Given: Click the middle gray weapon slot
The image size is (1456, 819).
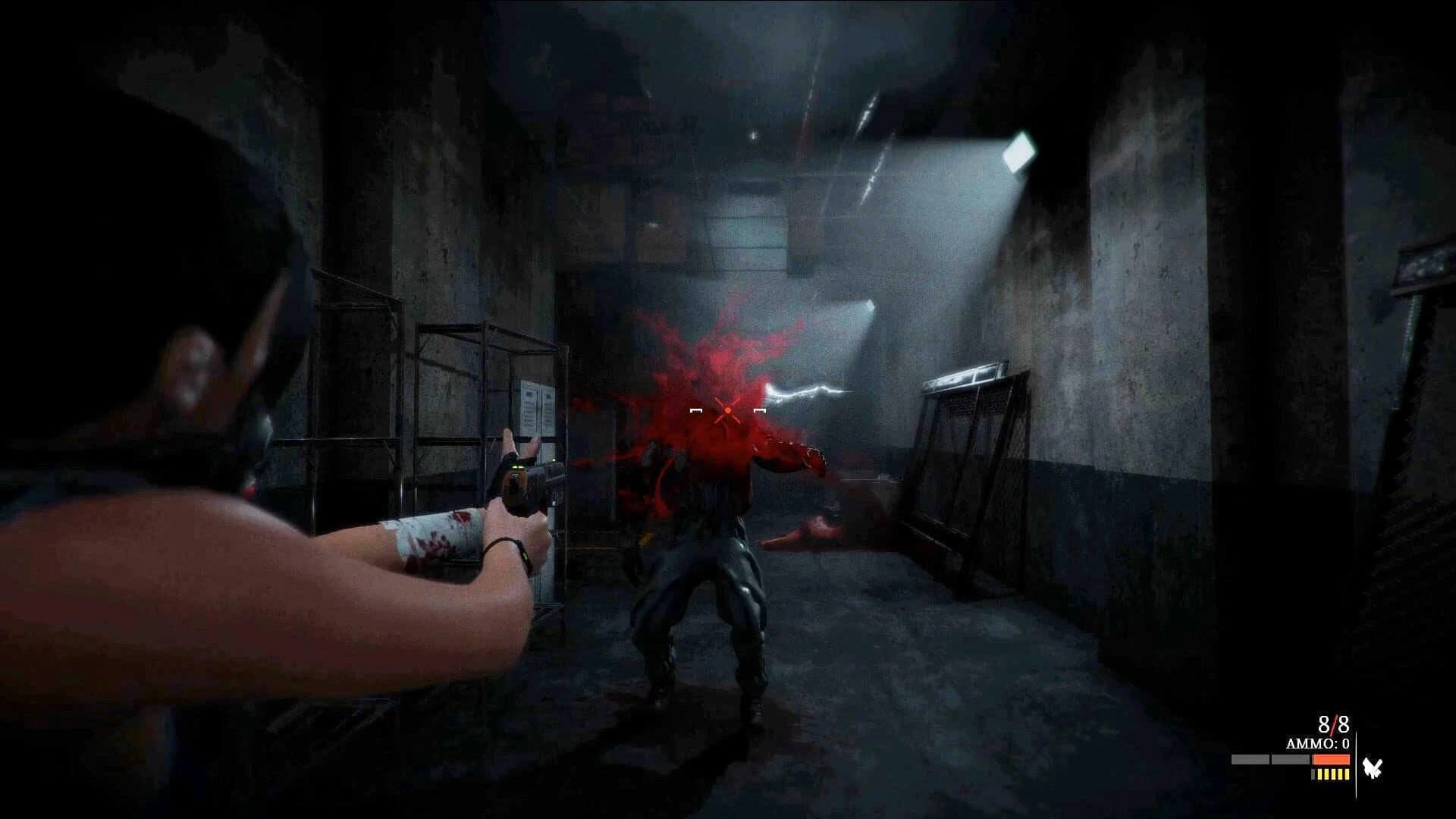Looking at the screenshot, I should pyautogui.click(x=1291, y=759).
